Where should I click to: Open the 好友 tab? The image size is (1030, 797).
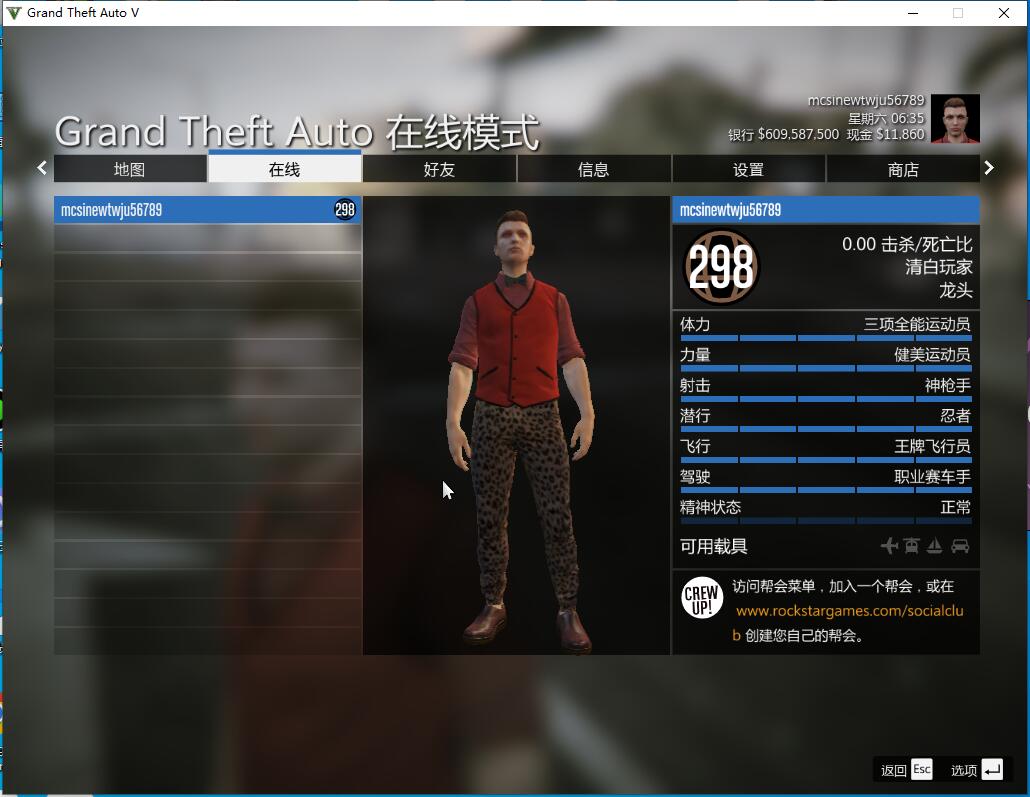coord(439,169)
